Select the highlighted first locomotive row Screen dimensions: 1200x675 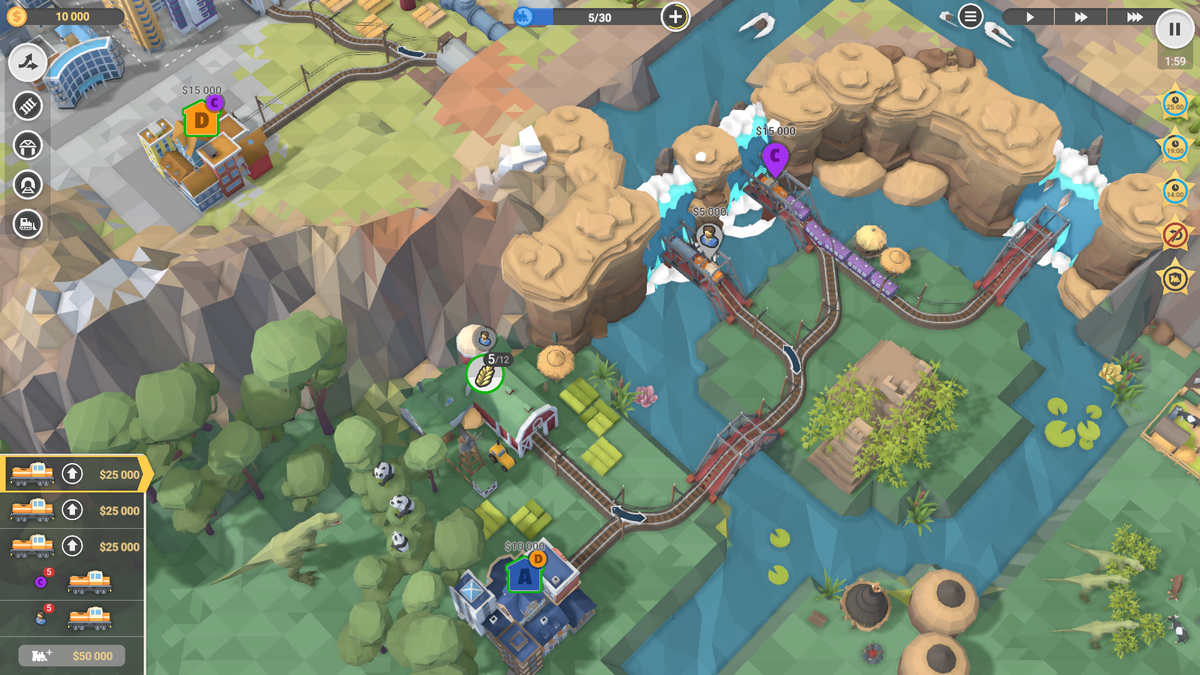tap(75, 474)
